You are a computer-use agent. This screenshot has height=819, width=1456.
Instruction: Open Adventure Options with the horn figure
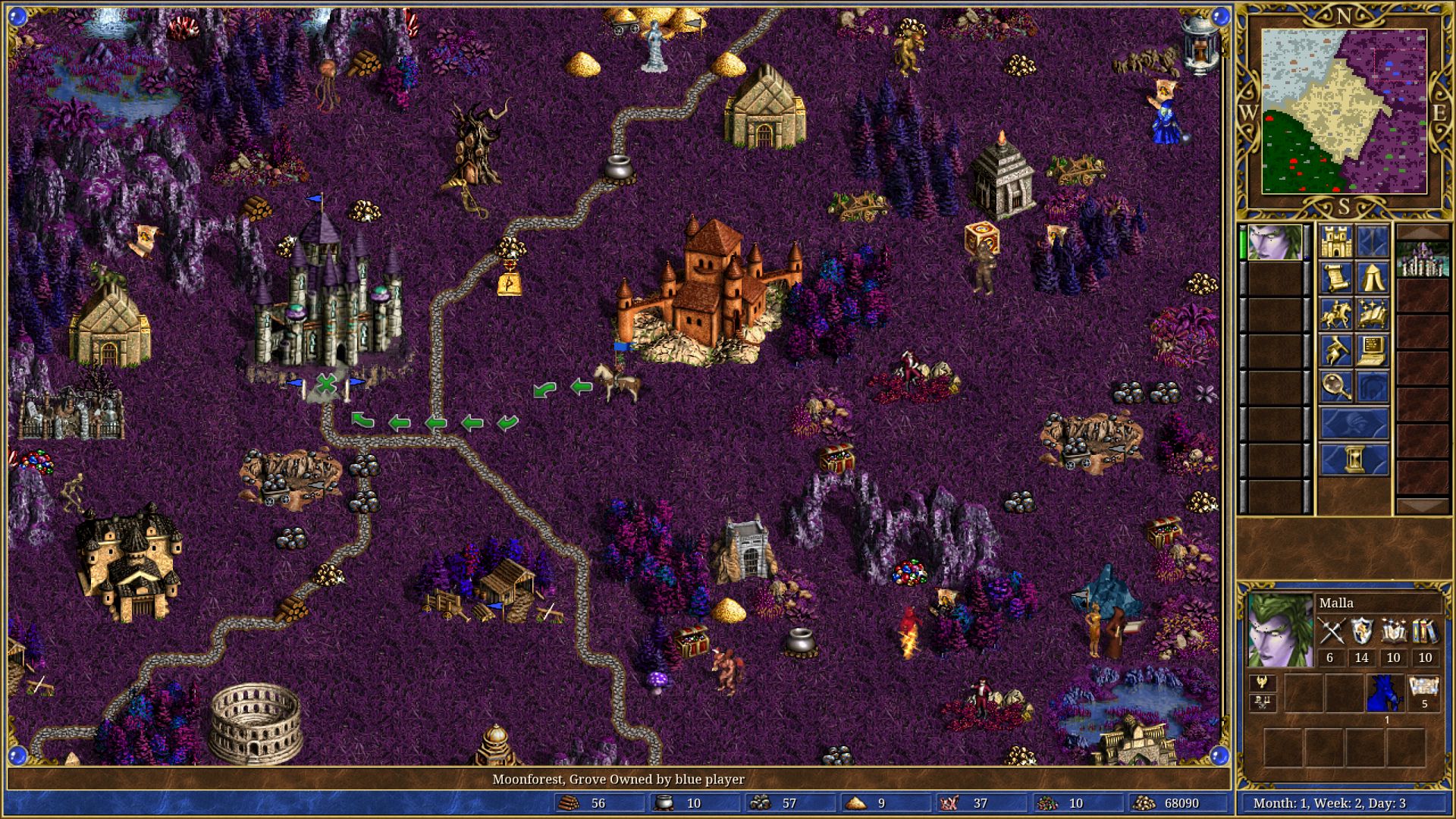[1336, 350]
